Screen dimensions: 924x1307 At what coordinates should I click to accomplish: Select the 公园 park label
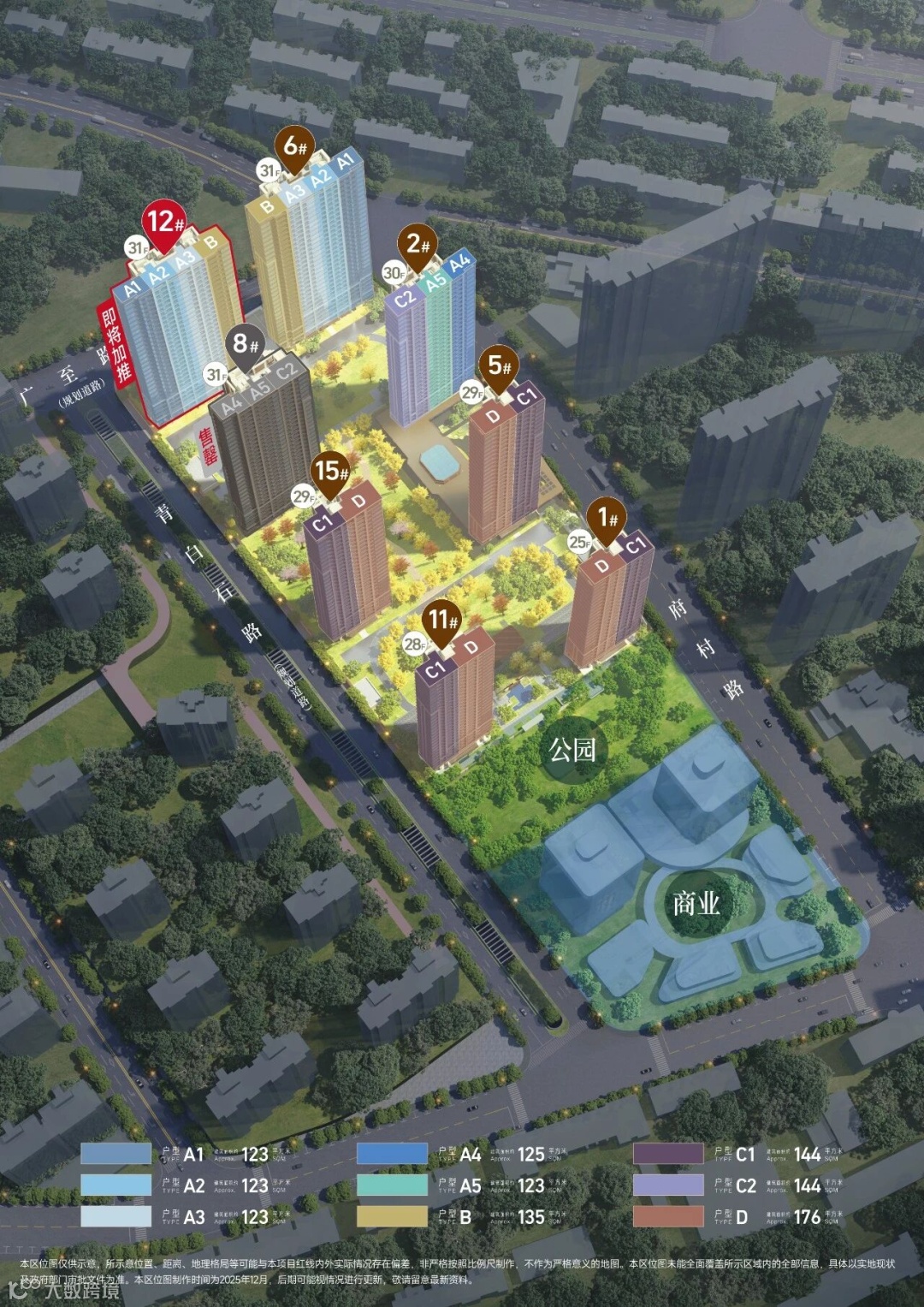(572, 751)
